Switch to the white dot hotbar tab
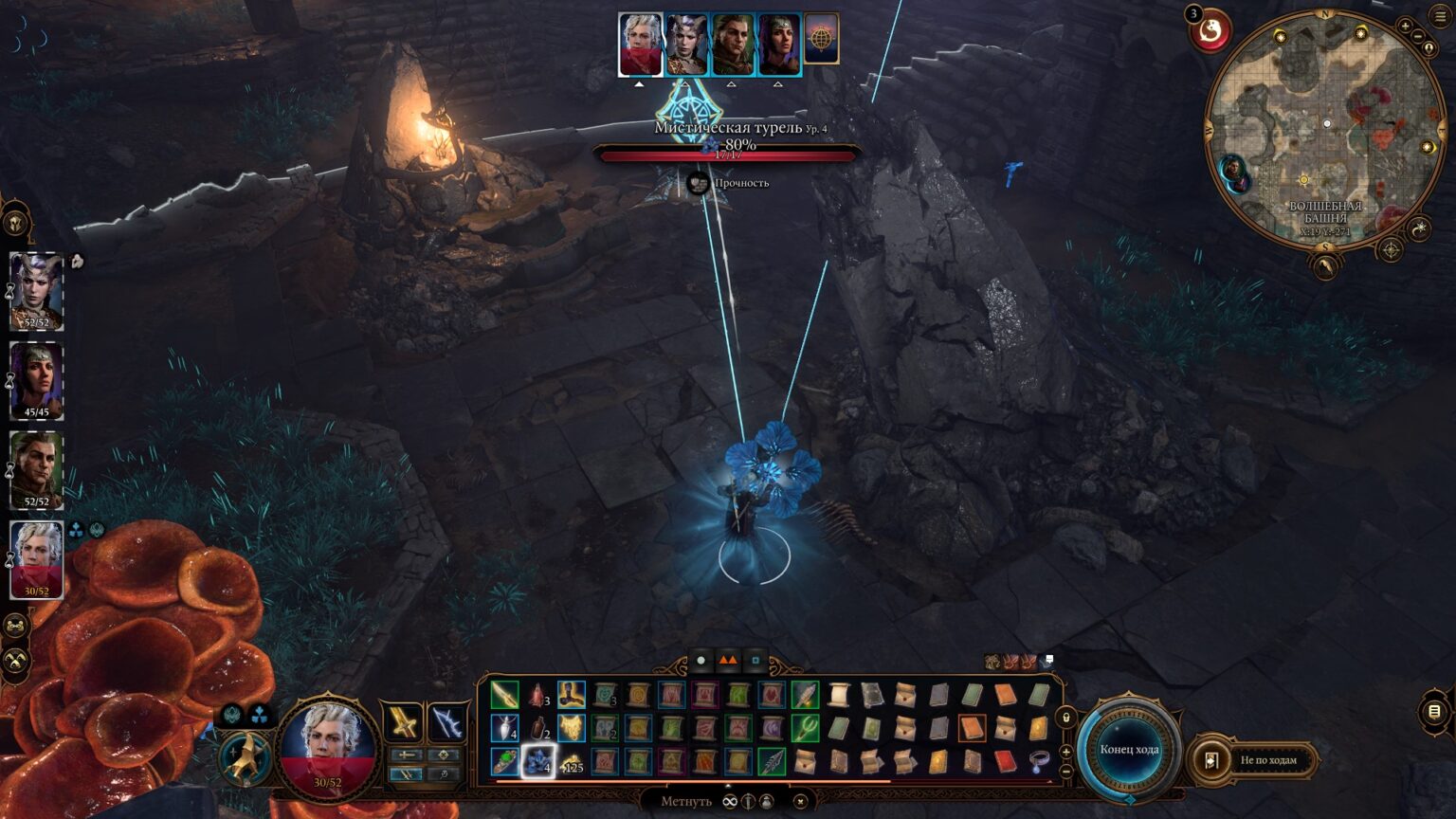Viewport: 1456px width, 819px height. (x=701, y=661)
